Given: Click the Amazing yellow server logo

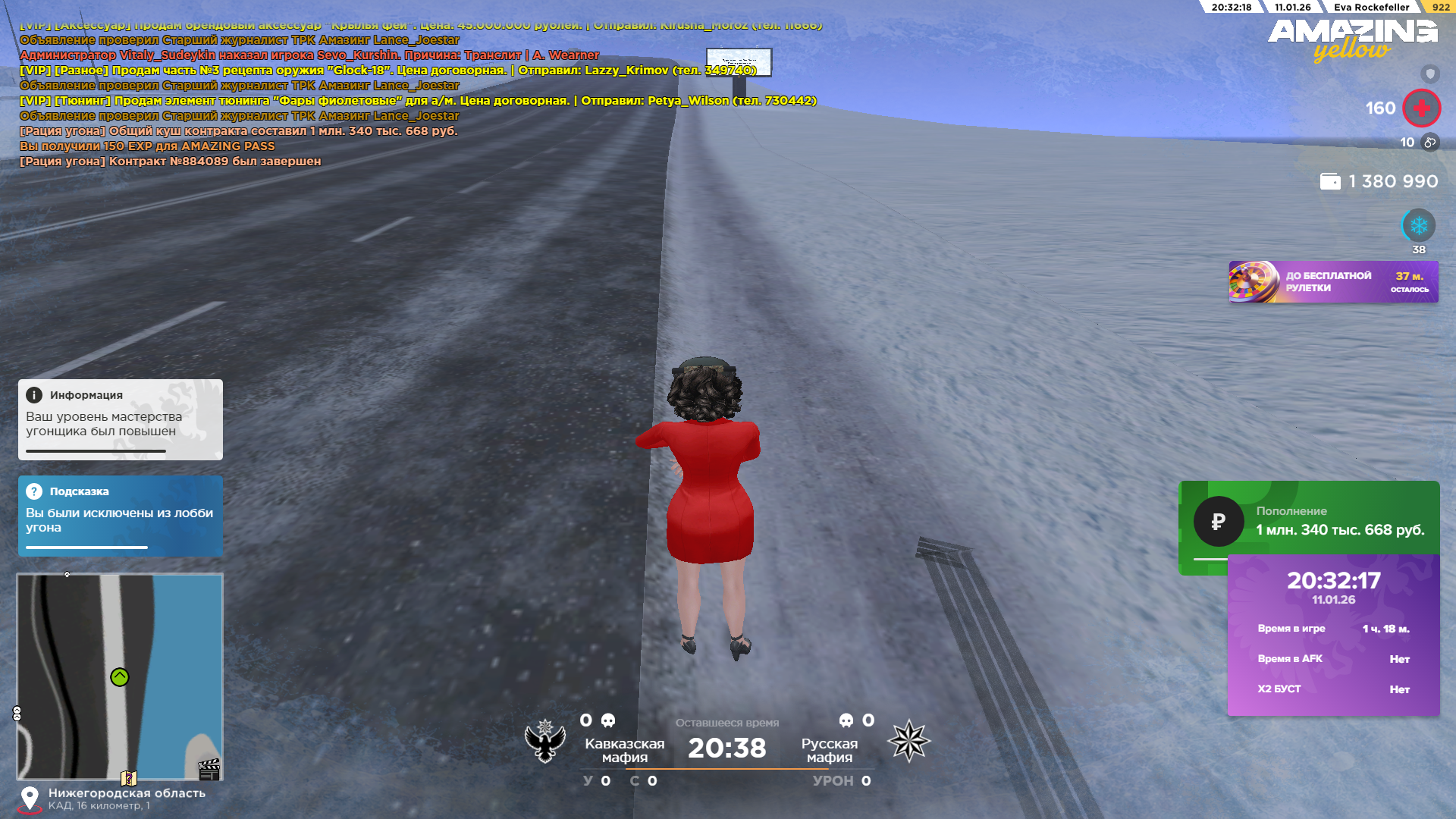Looking at the screenshot, I should (1352, 39).
